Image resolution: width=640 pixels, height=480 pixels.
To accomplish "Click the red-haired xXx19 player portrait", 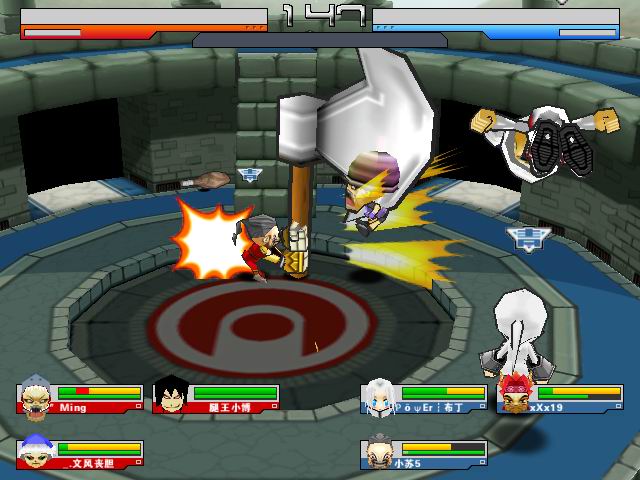I will coord(513,396).
